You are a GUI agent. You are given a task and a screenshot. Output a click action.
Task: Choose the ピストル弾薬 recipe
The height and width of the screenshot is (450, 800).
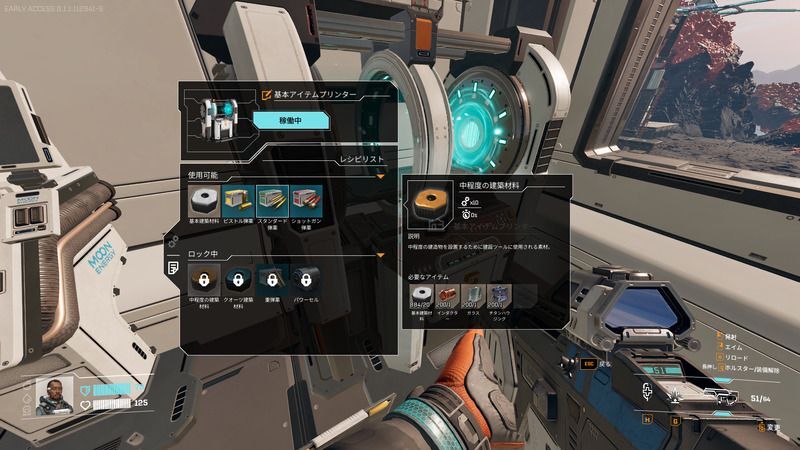[239, 201]
